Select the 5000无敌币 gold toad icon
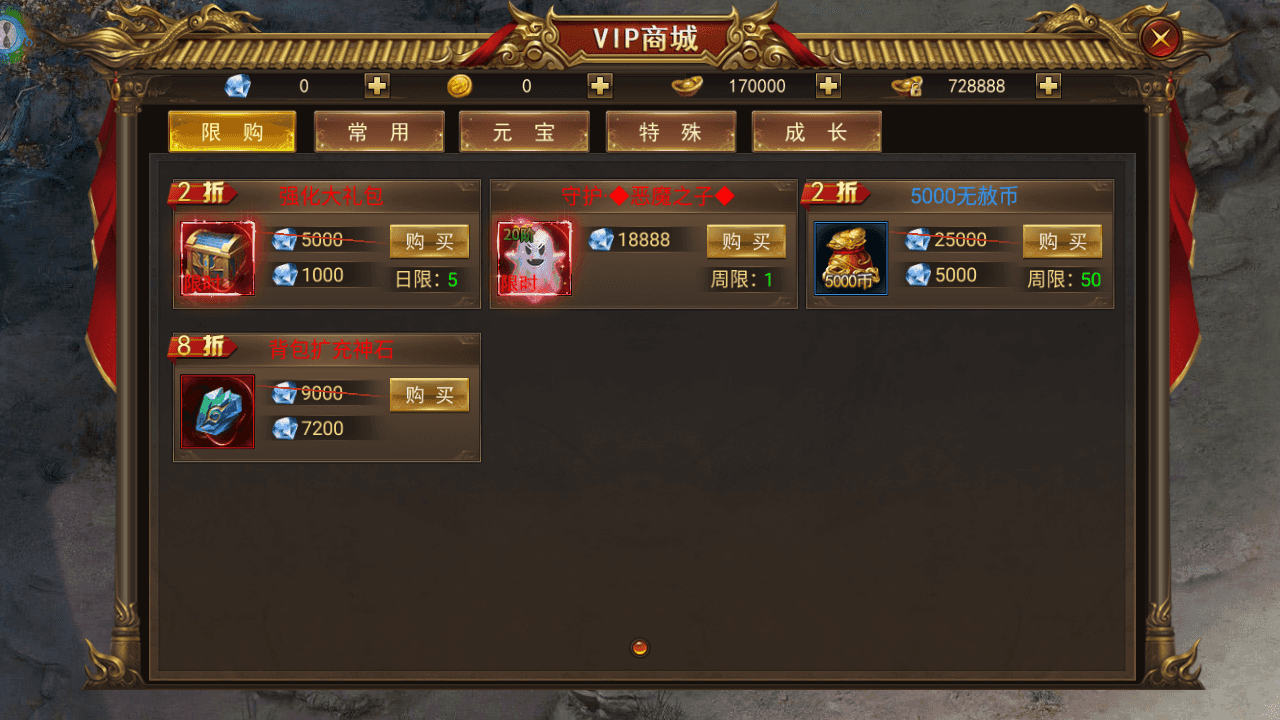The height and width of the screenshot is (720, 1280). tap(850, 258)
